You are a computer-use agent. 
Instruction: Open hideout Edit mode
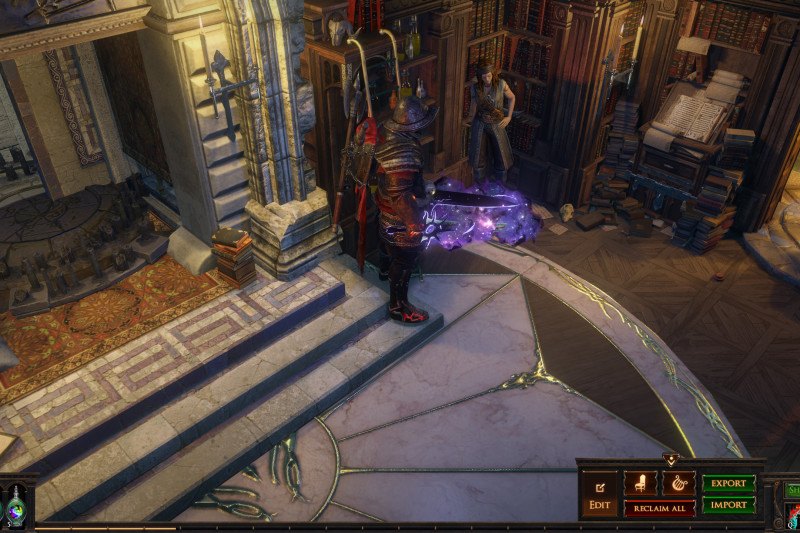[600, 494]
